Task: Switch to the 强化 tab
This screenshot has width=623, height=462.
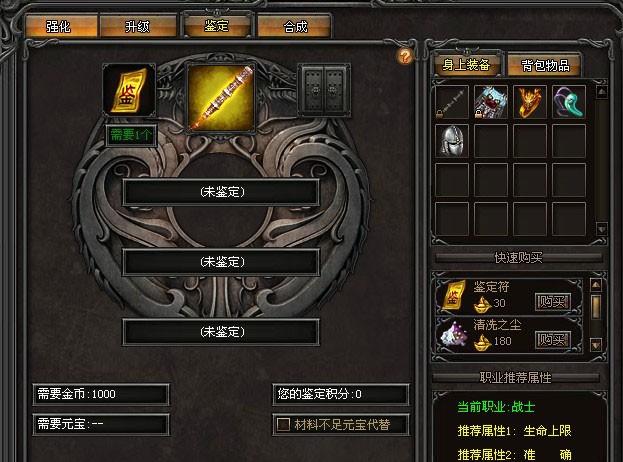Action: pyautogui.click(x=58, y=27)
